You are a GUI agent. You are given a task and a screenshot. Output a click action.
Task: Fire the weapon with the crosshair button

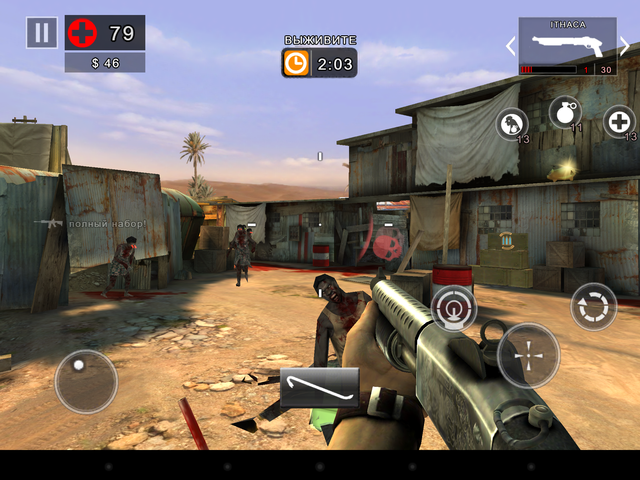528,355
